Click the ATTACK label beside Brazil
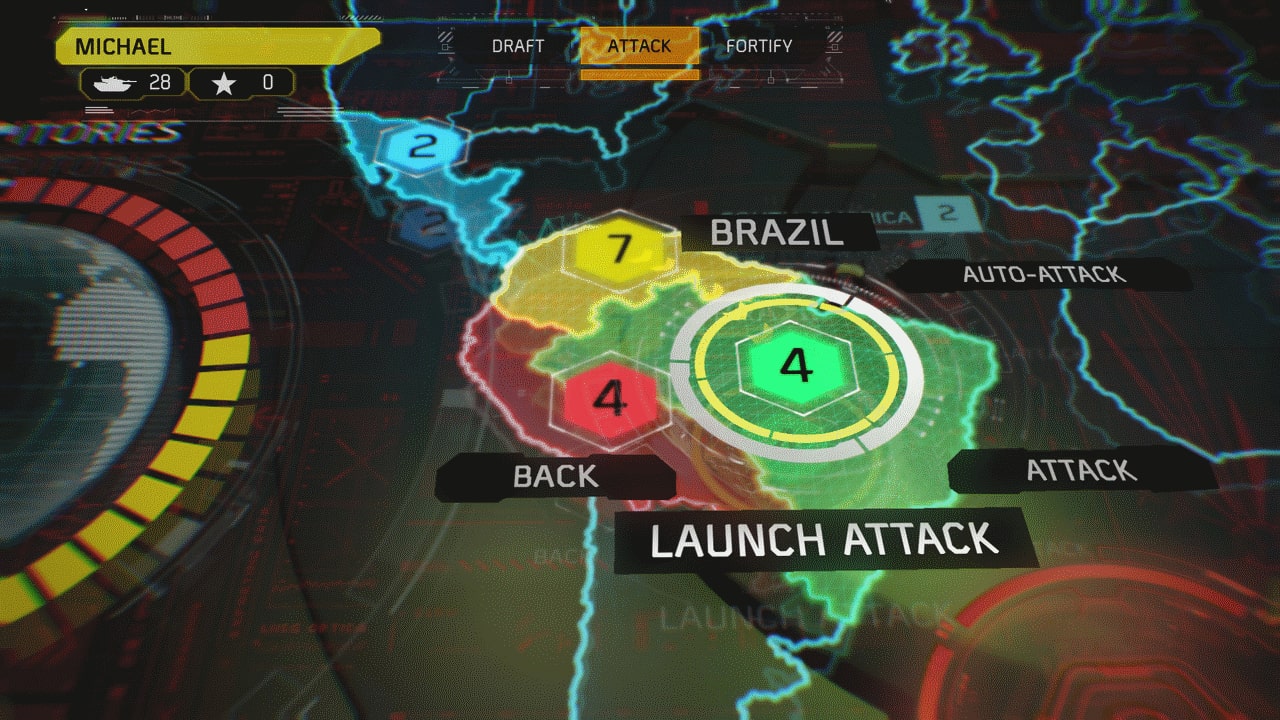This screenshot has height=720, width=1280. pos(1080,470)
